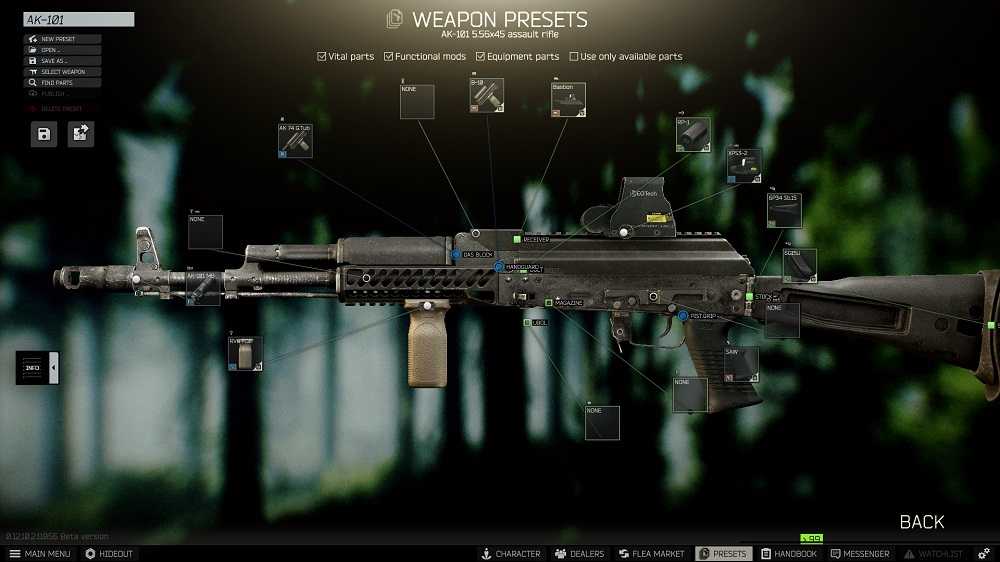Viewport: 1000px width, 562px height.
Task: Open the Flea Market tab
Action: (652, 554)
